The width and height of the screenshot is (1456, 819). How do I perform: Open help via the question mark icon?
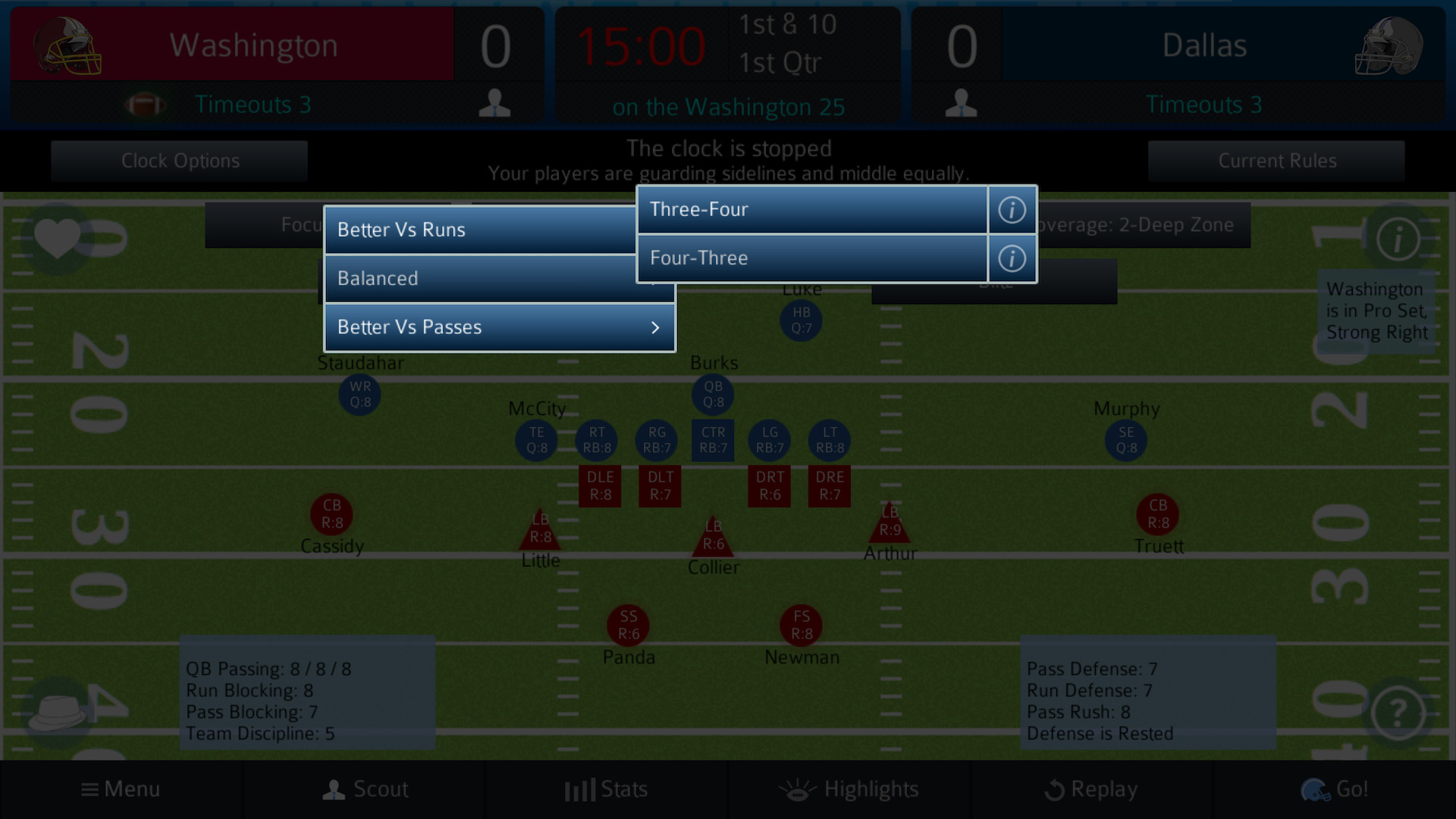point(1398,714)
